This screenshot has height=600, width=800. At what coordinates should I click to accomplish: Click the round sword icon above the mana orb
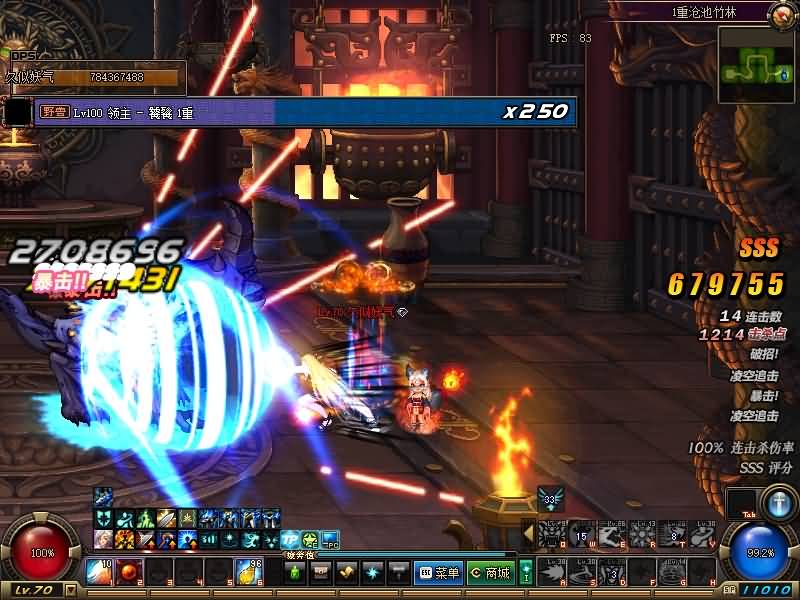777,501
